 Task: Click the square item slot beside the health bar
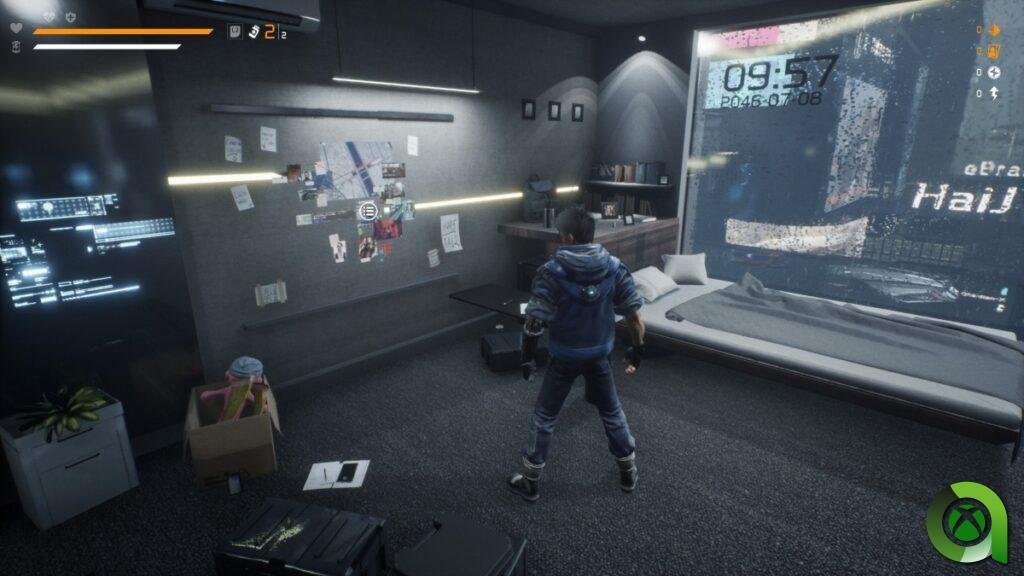(235, 31)
